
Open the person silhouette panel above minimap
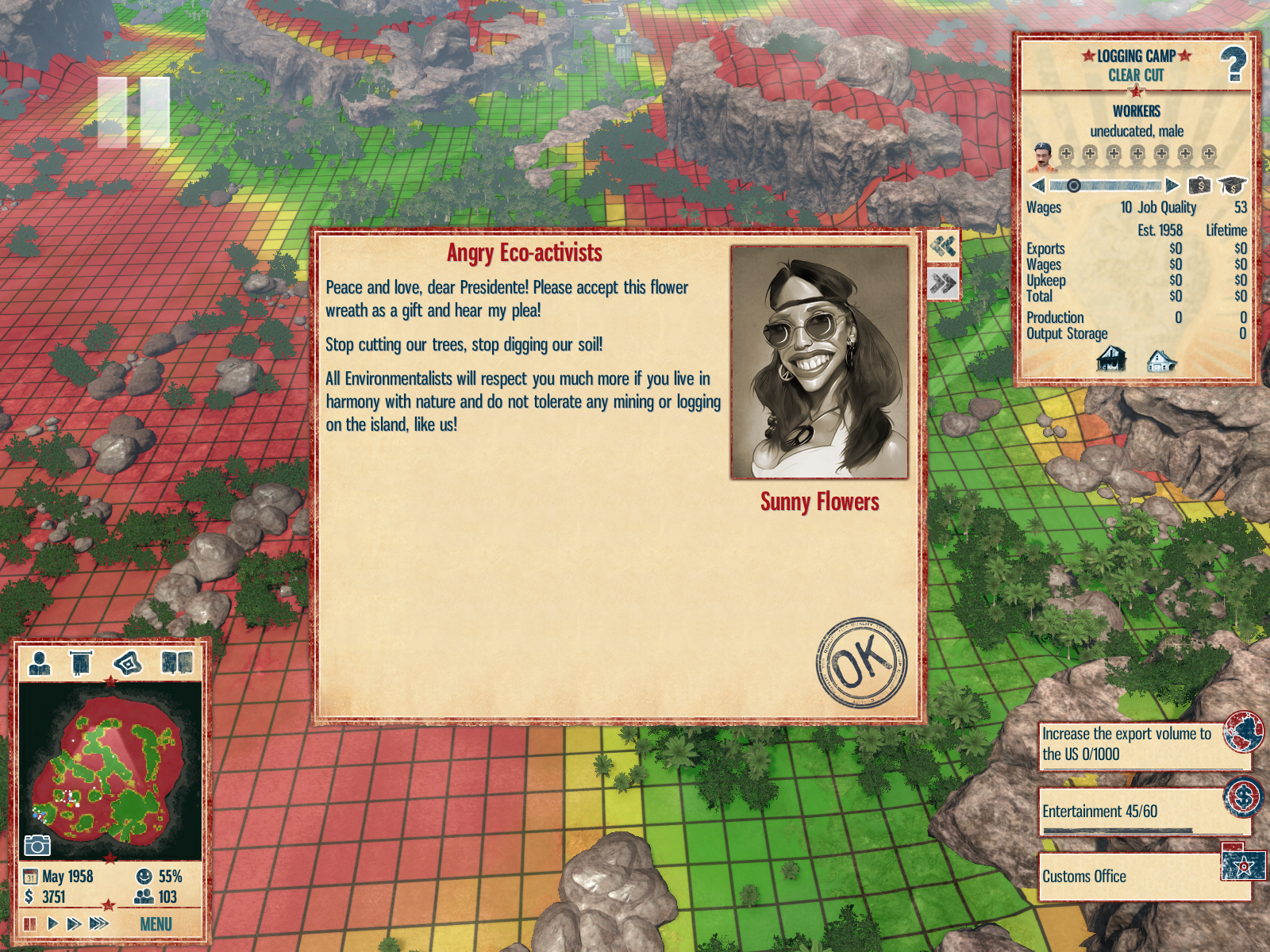(x=39, y=662)
